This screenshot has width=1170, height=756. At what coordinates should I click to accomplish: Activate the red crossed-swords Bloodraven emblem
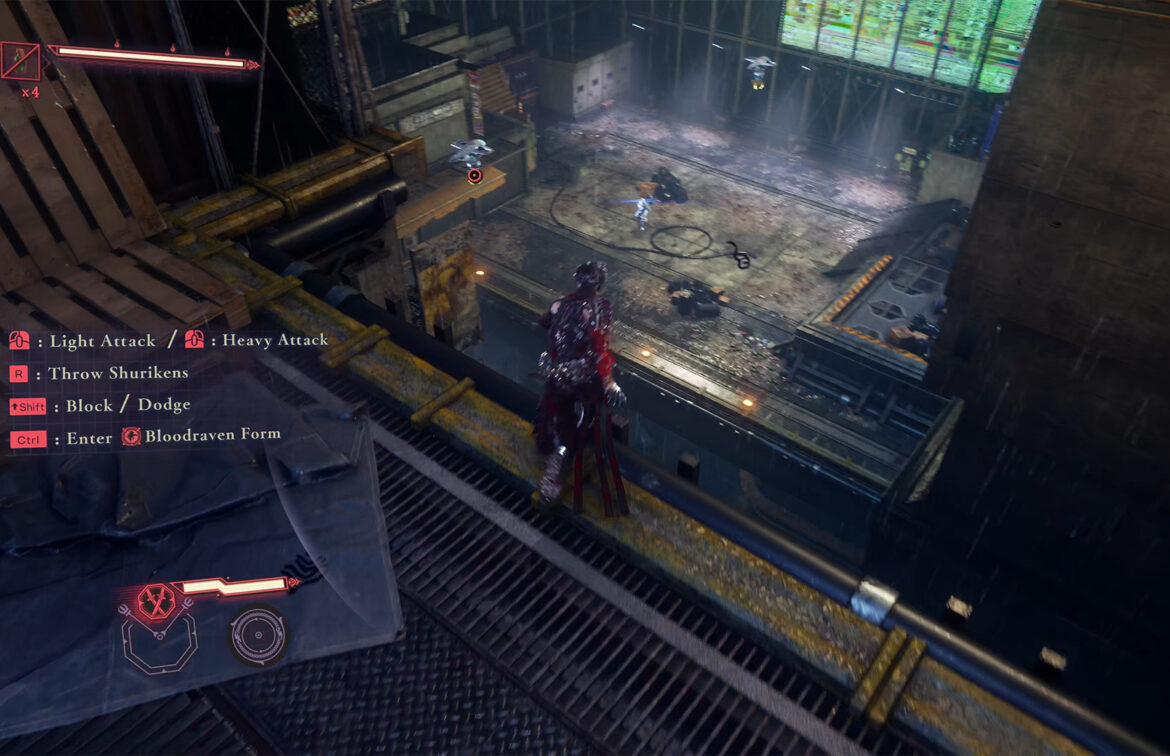156,601
